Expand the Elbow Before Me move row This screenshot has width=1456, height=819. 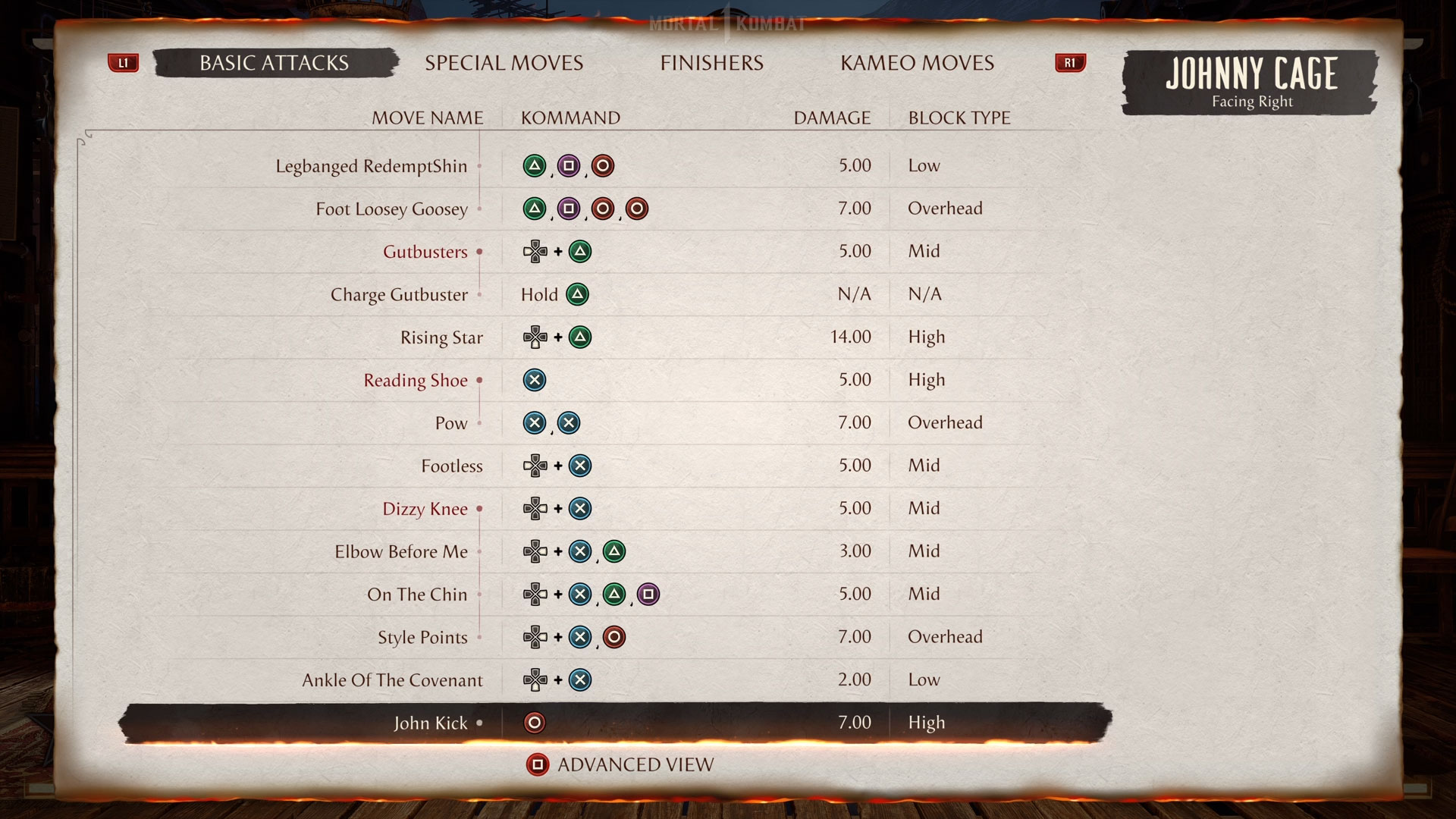point(480,552)
